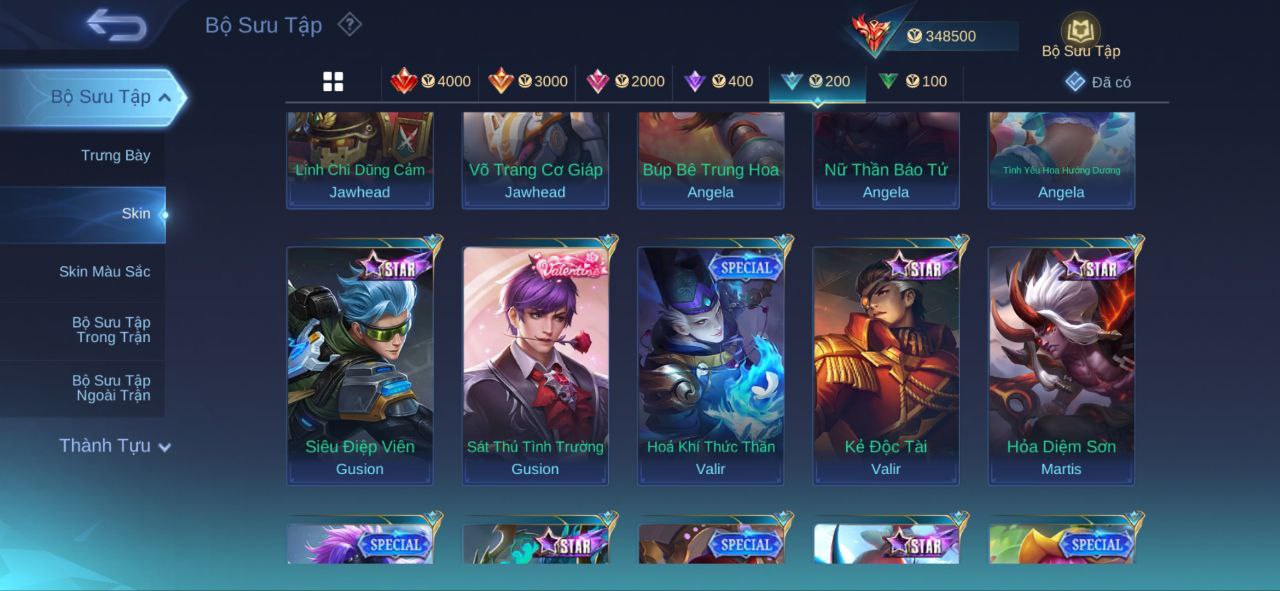Open Bộ Sưu Tập Ngoài Trận
The height and width of the screenshot is (591, 1280).
point(111,388)
